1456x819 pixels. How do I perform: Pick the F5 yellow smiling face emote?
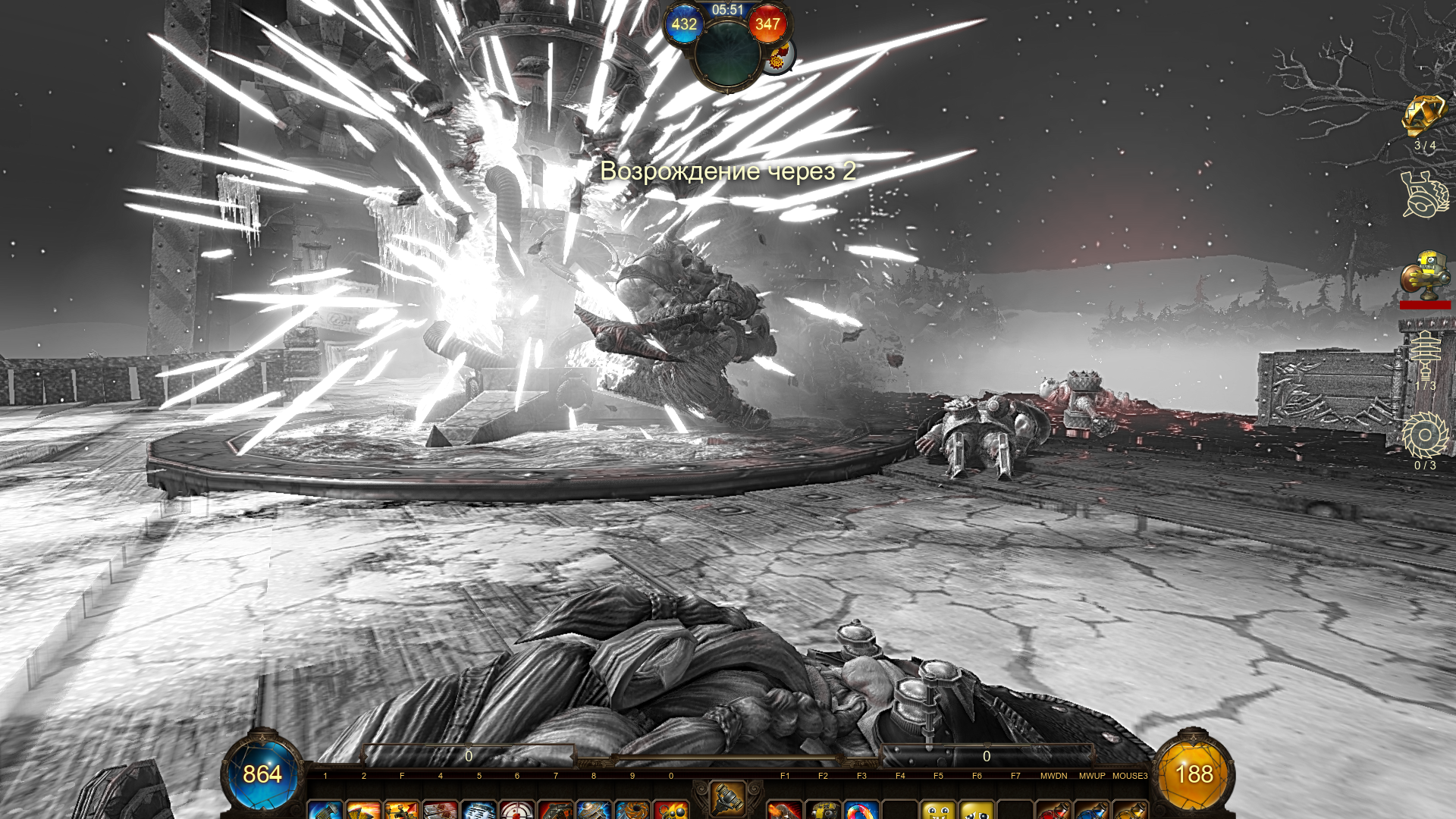[x=938, y=809]
